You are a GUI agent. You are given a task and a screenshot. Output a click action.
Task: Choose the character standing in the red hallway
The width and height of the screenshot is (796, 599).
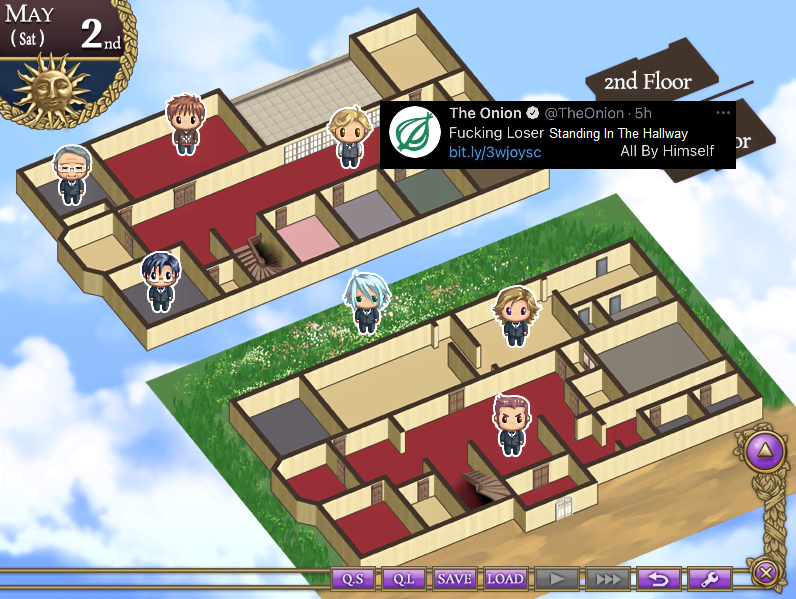click(511, 425)
